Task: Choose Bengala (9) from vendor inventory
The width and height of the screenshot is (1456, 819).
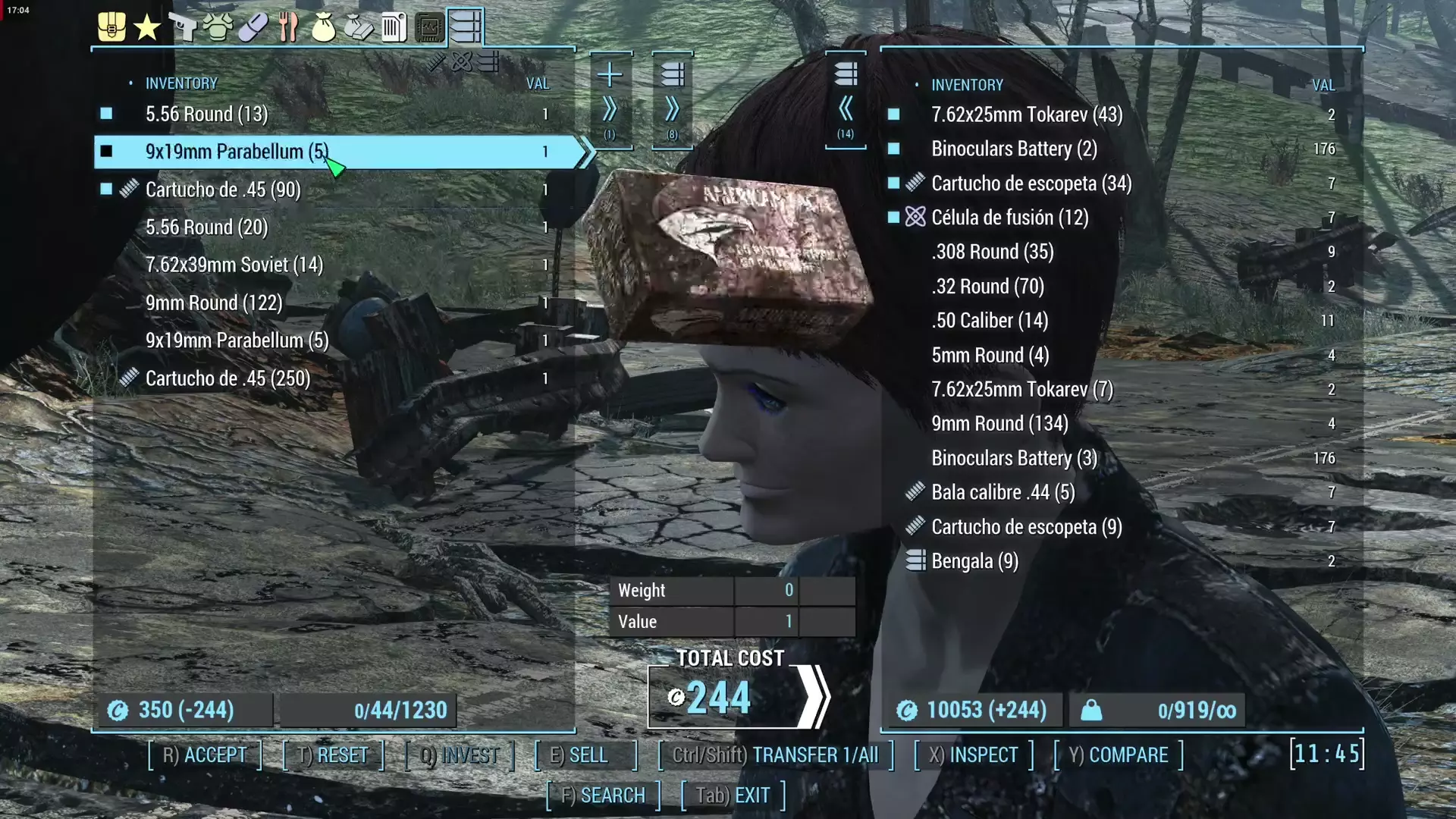Action: click(974, 561)
